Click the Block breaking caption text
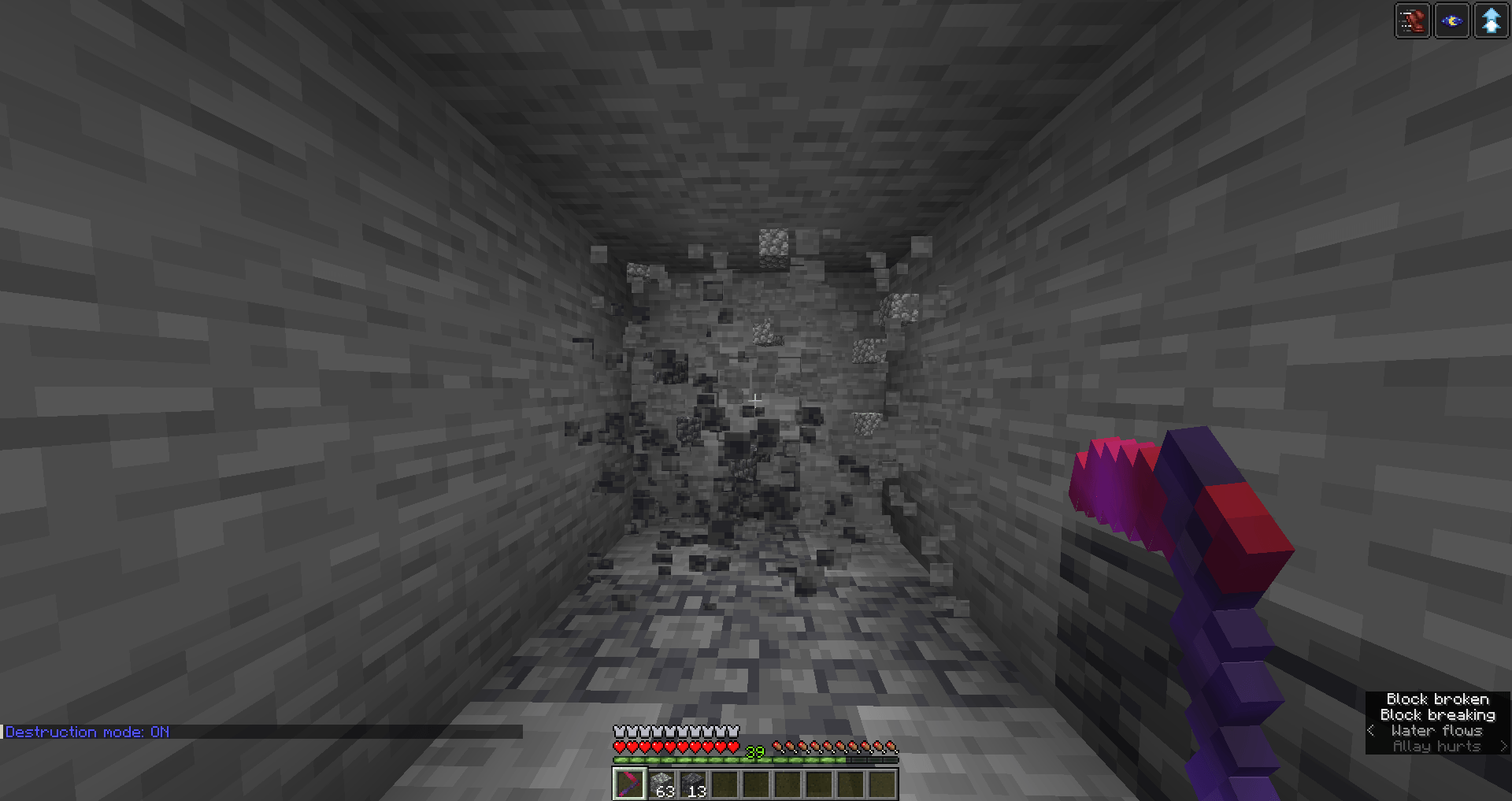 pyautogui.click(x=1437, y=715)
